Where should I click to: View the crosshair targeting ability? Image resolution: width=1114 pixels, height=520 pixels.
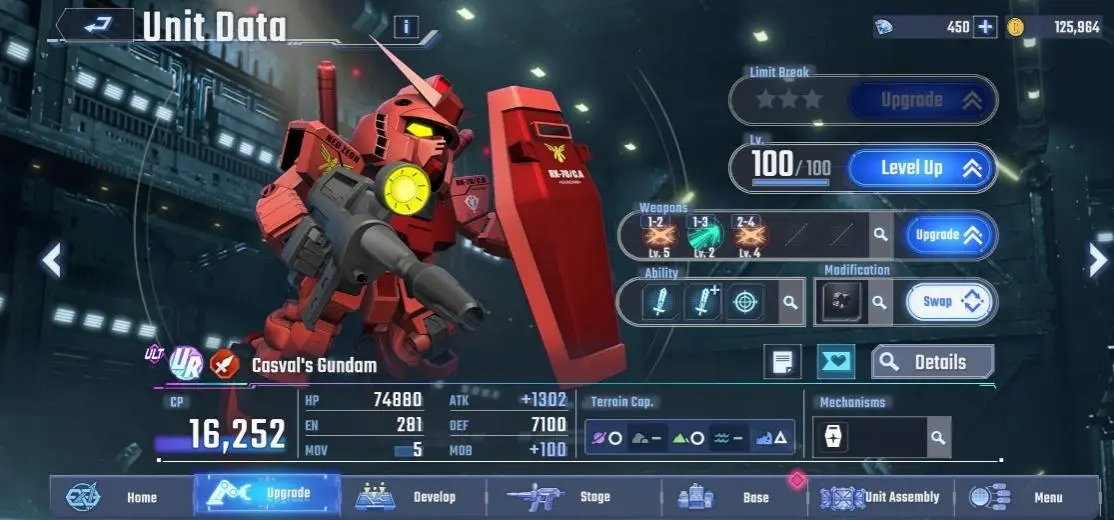pos(743,301)
